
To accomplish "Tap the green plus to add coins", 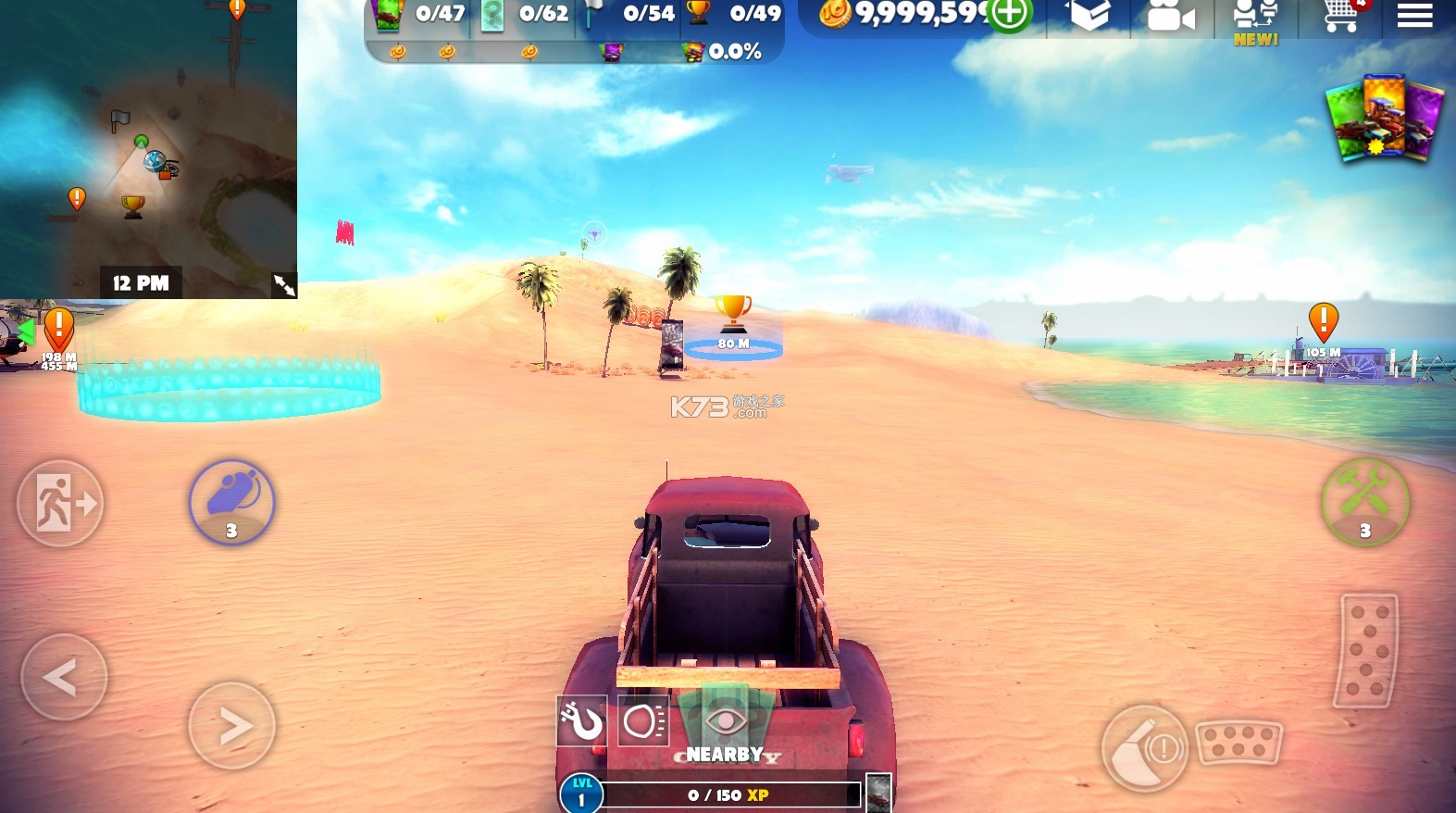I will (x=1009, y=15).
